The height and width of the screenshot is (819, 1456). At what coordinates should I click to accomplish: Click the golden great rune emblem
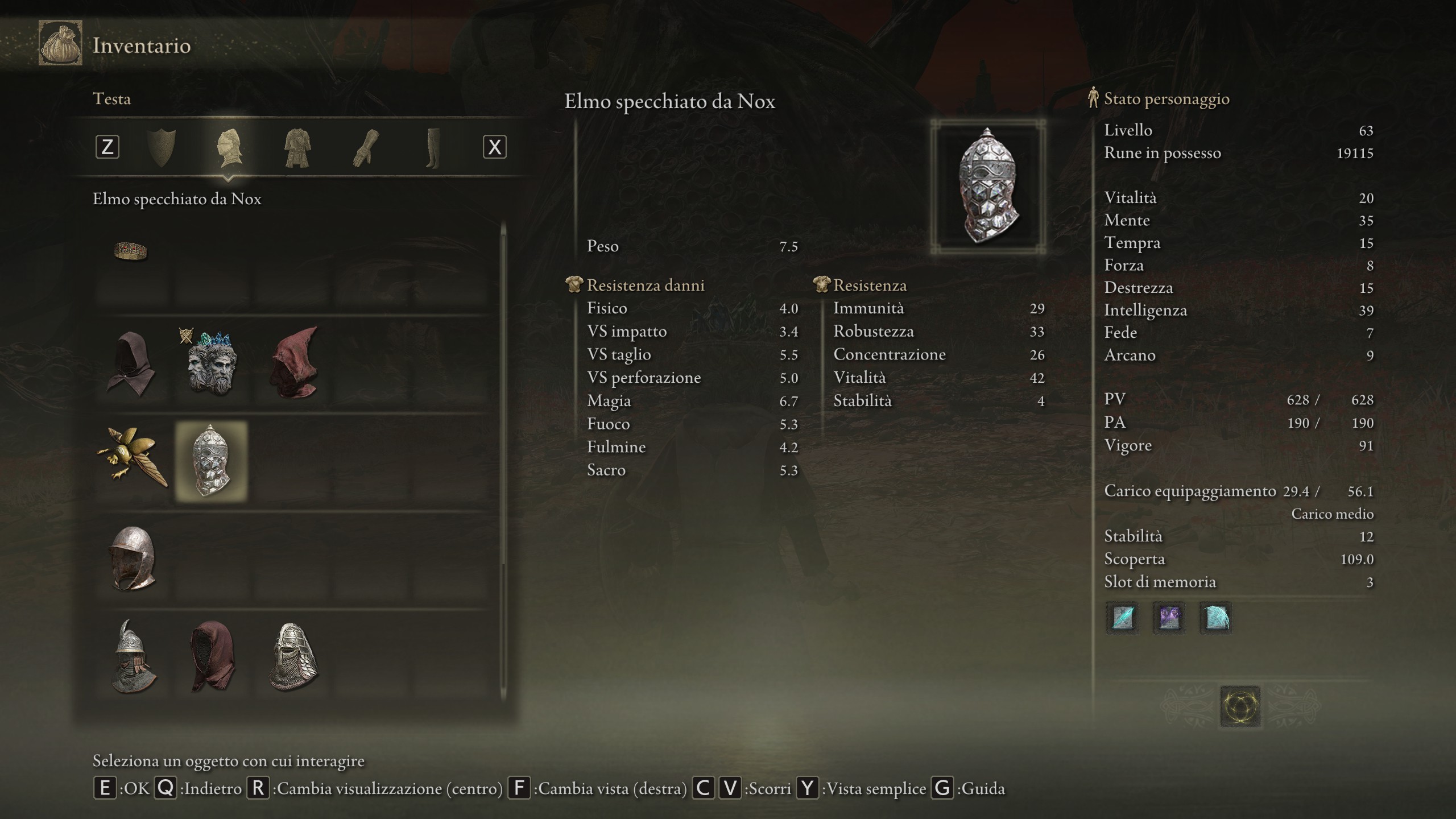tap(1240, 707)
